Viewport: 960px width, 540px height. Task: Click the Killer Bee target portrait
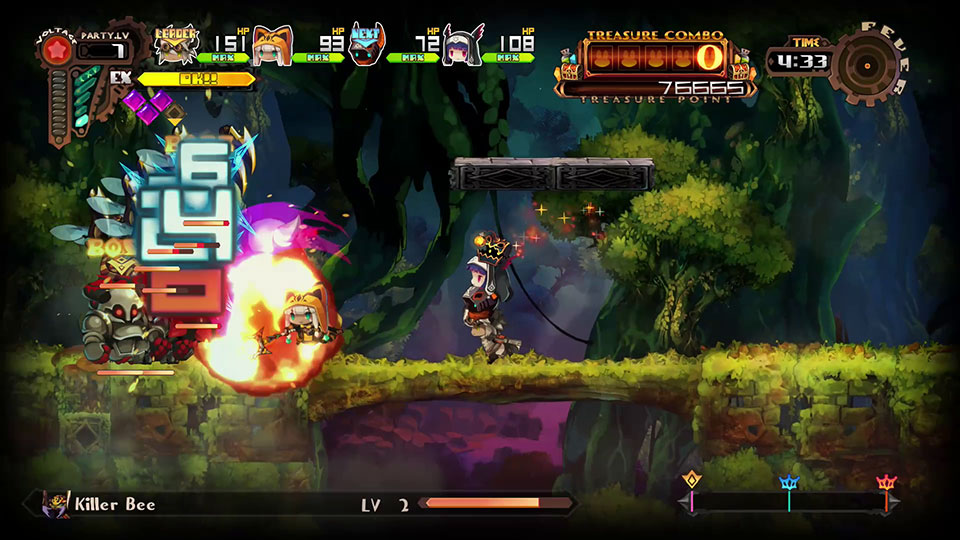pos(59,503)
